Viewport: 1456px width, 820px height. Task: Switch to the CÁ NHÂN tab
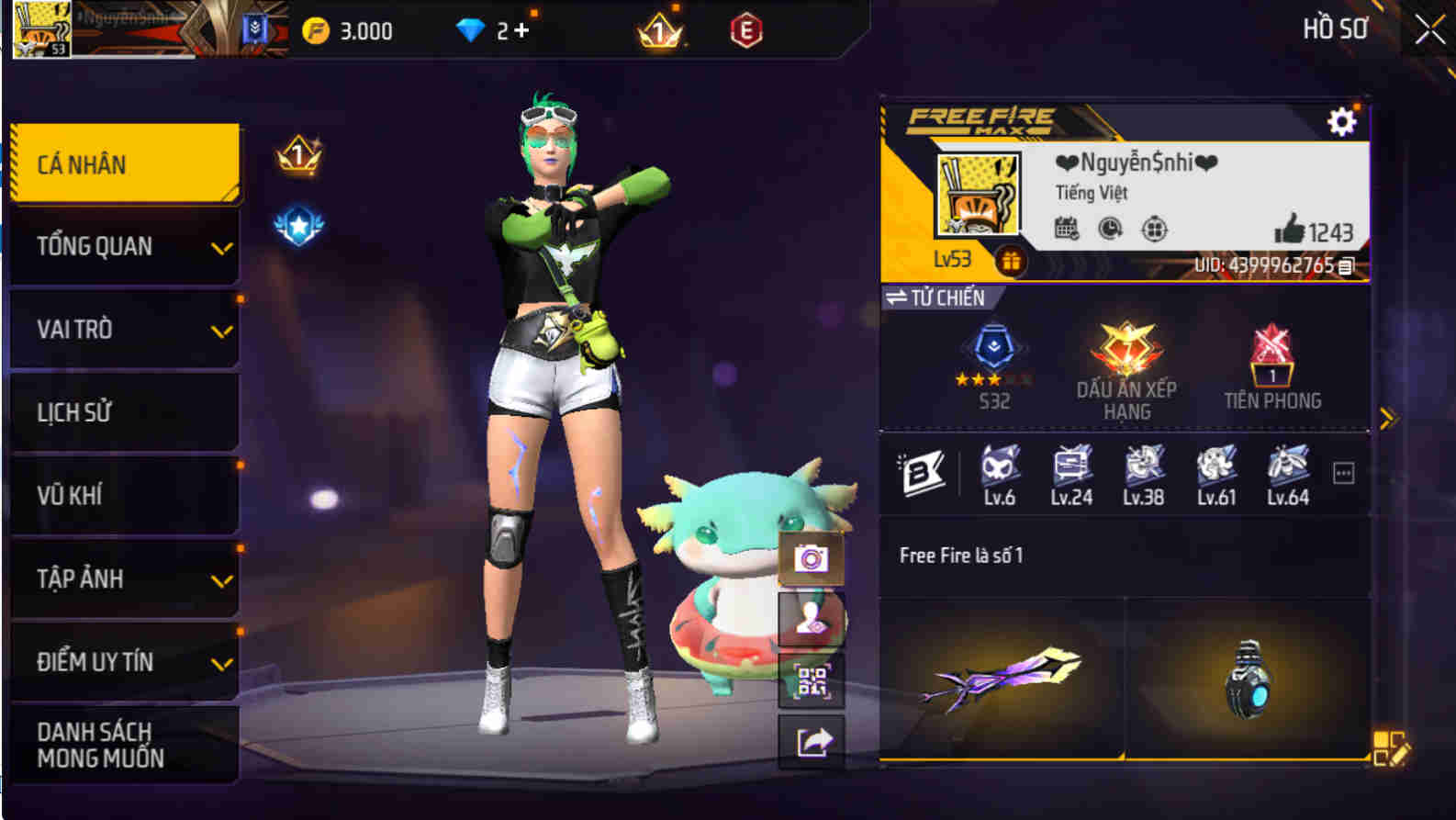pos(124,163)
